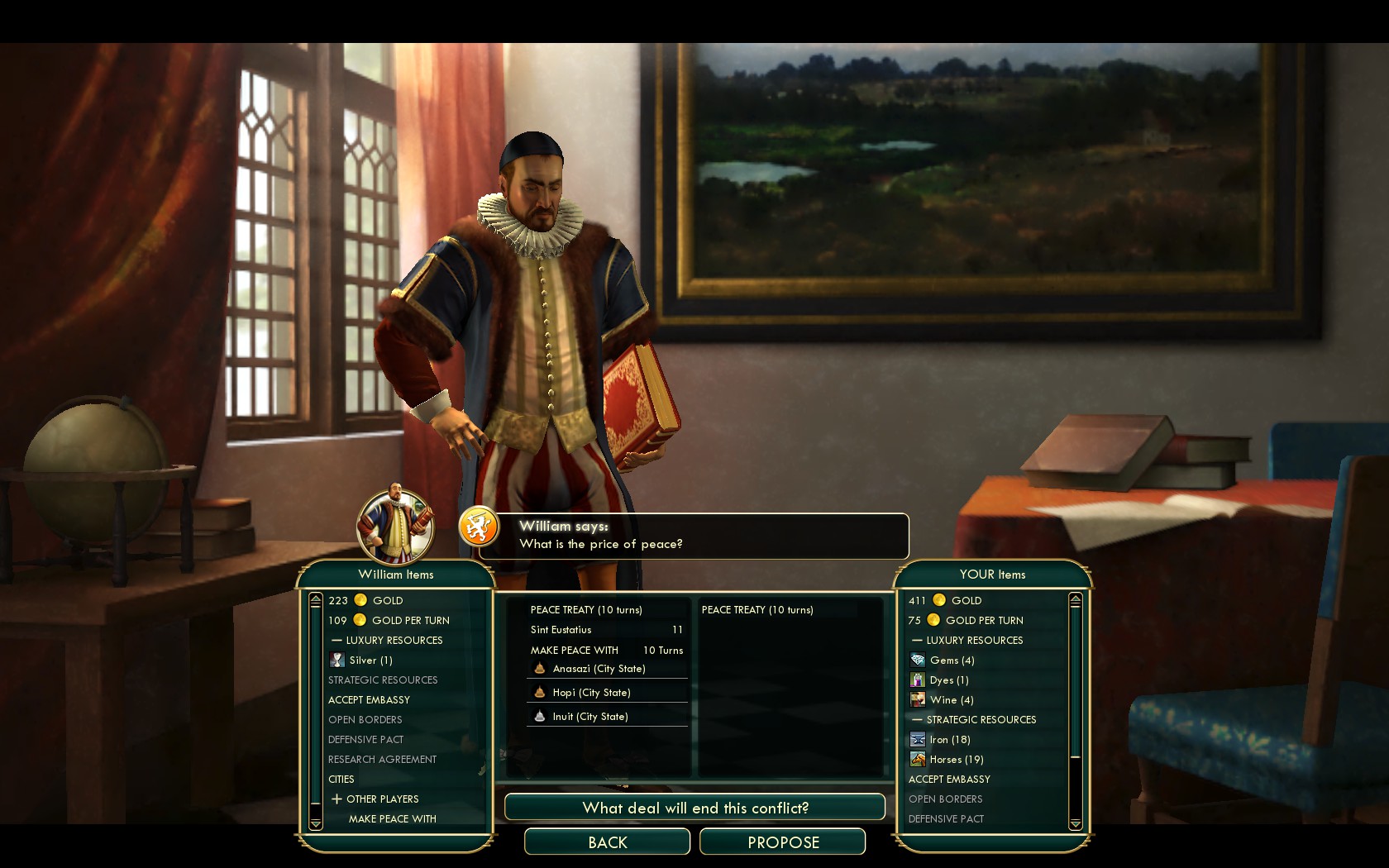Image resolution: width=1389 pixels, height=868 pixels.
Task: Offer your 411 gold
Action: tap(945, 601)
